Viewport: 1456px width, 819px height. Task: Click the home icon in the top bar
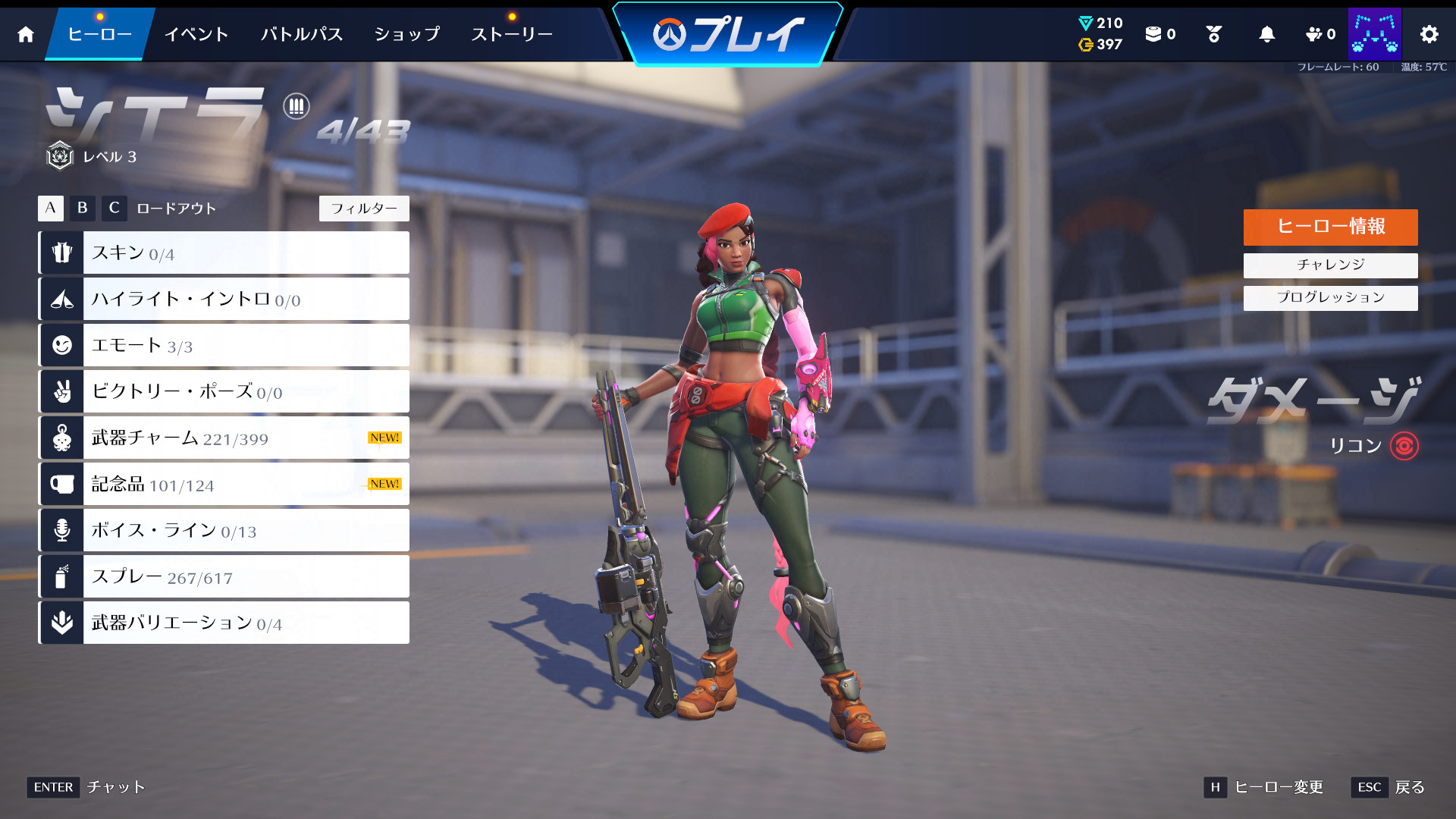tap(25, 33)
